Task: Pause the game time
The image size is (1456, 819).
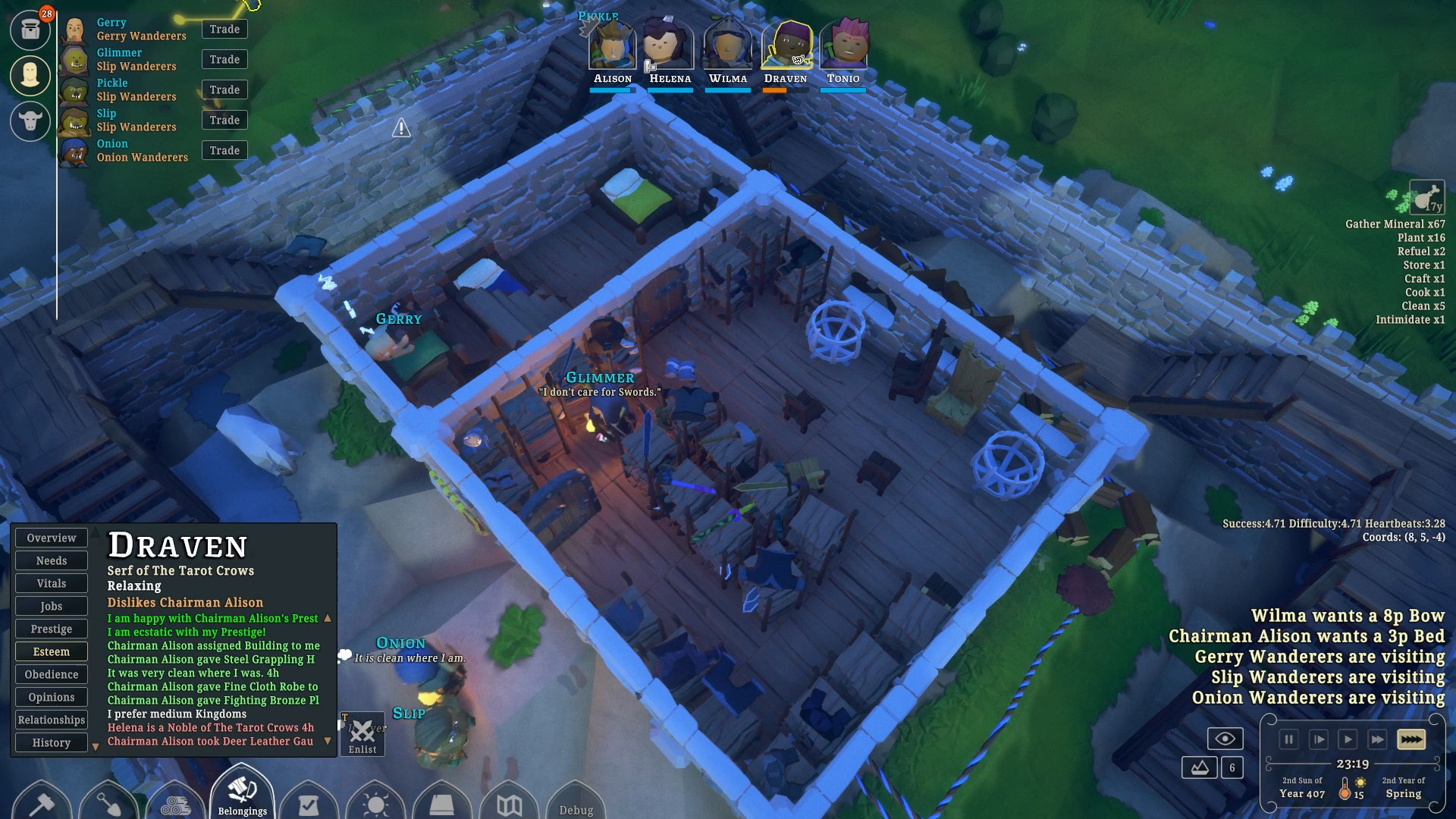Action: 1288,739
